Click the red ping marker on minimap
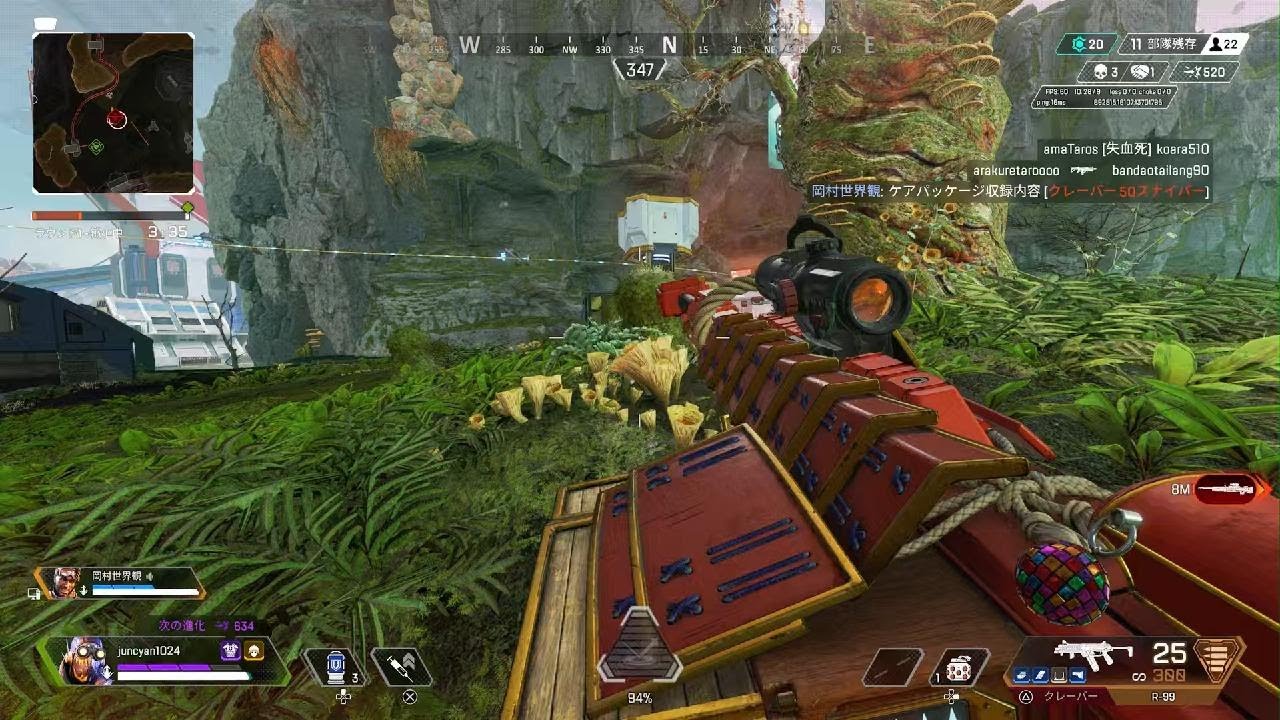Image resolution: width=1280 pixels, height=720 pixels. tap(117, 120)
